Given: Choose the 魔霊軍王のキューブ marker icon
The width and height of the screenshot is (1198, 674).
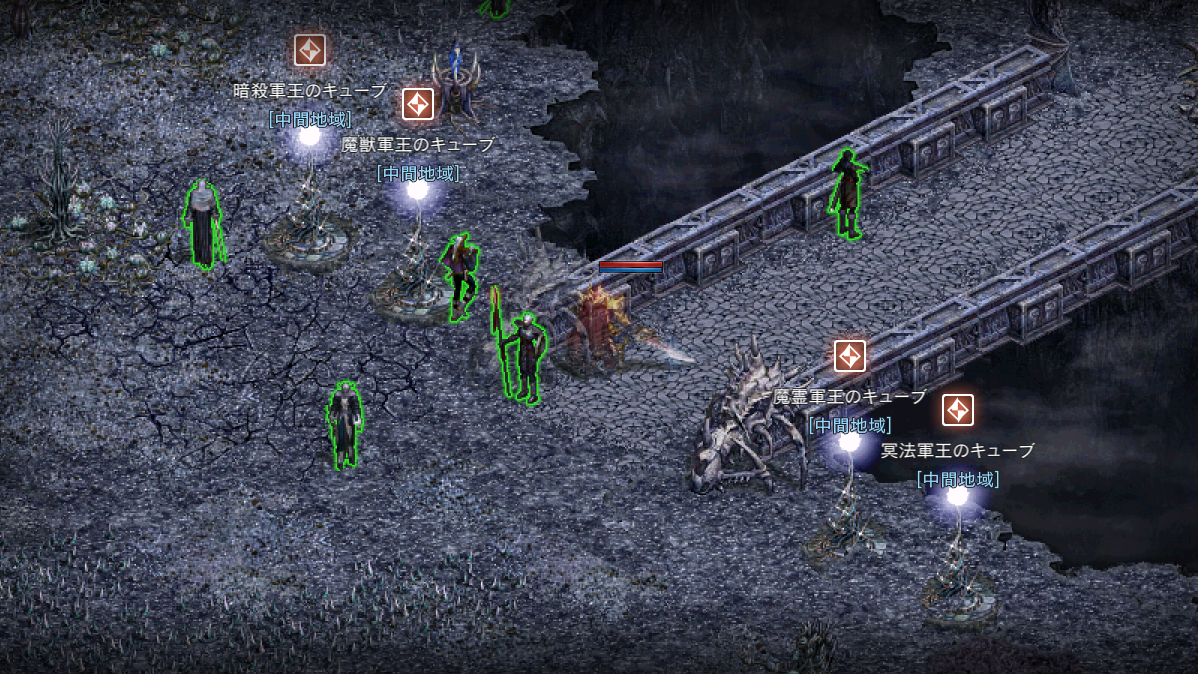Looking at the screenshot, I should pyautogui.click(x=850, y=356).
